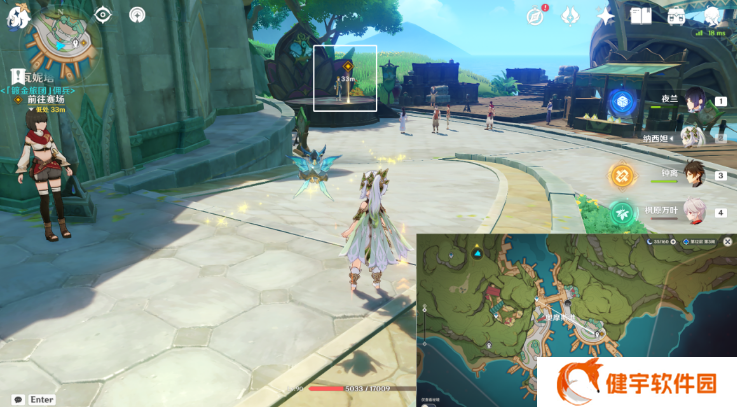Screen dimensions: 737x407
Task: Open the four-point star Wish icon
Action: [x=605, y=16]
